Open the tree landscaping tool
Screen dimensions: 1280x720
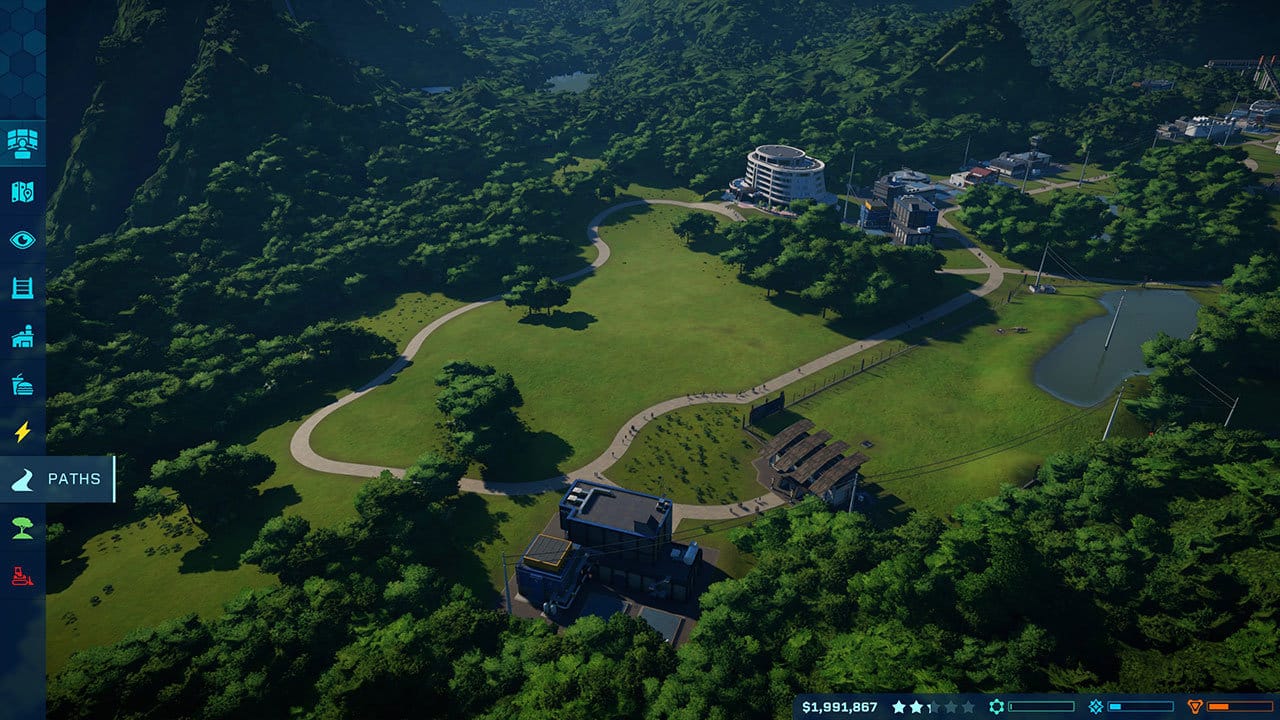tap(22, 527)
